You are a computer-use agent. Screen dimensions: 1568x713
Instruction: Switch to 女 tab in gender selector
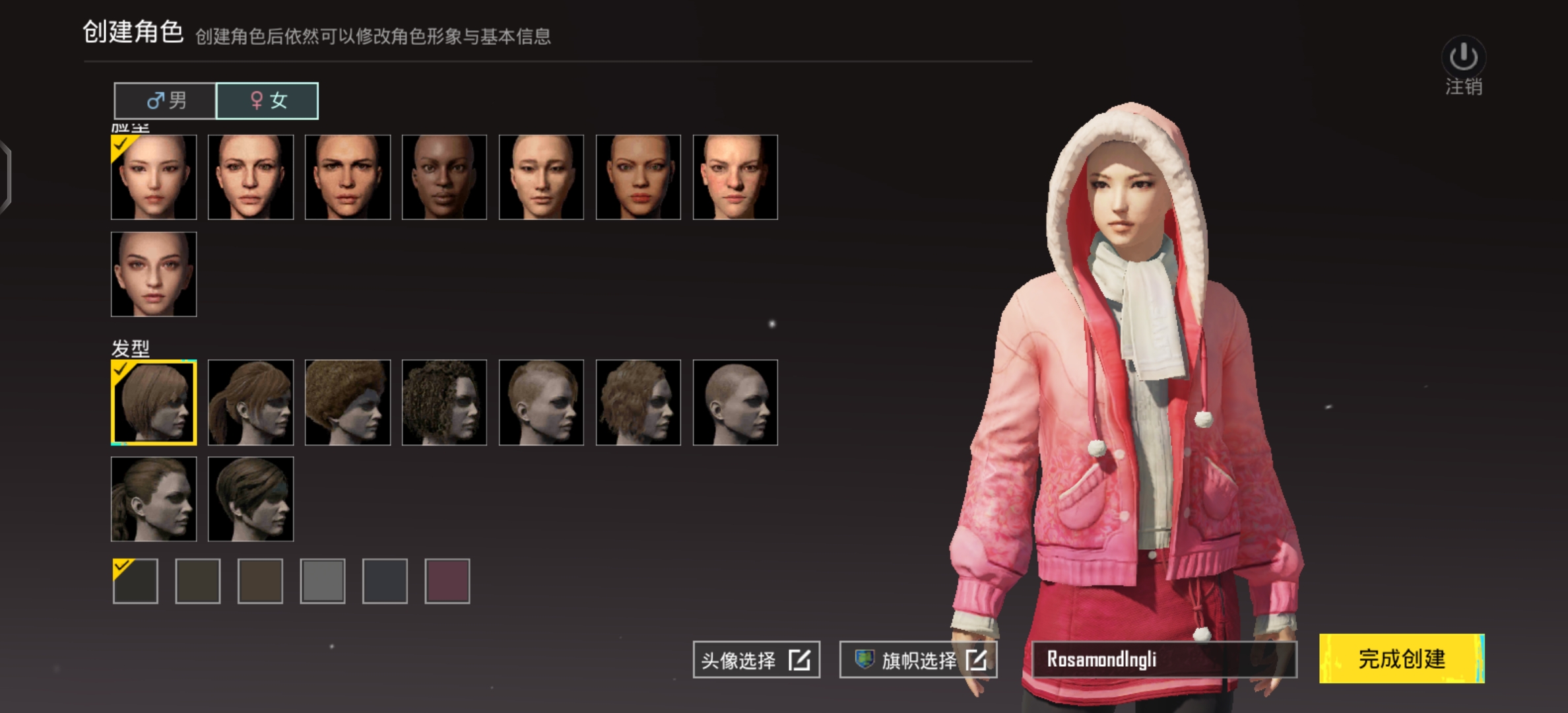coord(267,100)
